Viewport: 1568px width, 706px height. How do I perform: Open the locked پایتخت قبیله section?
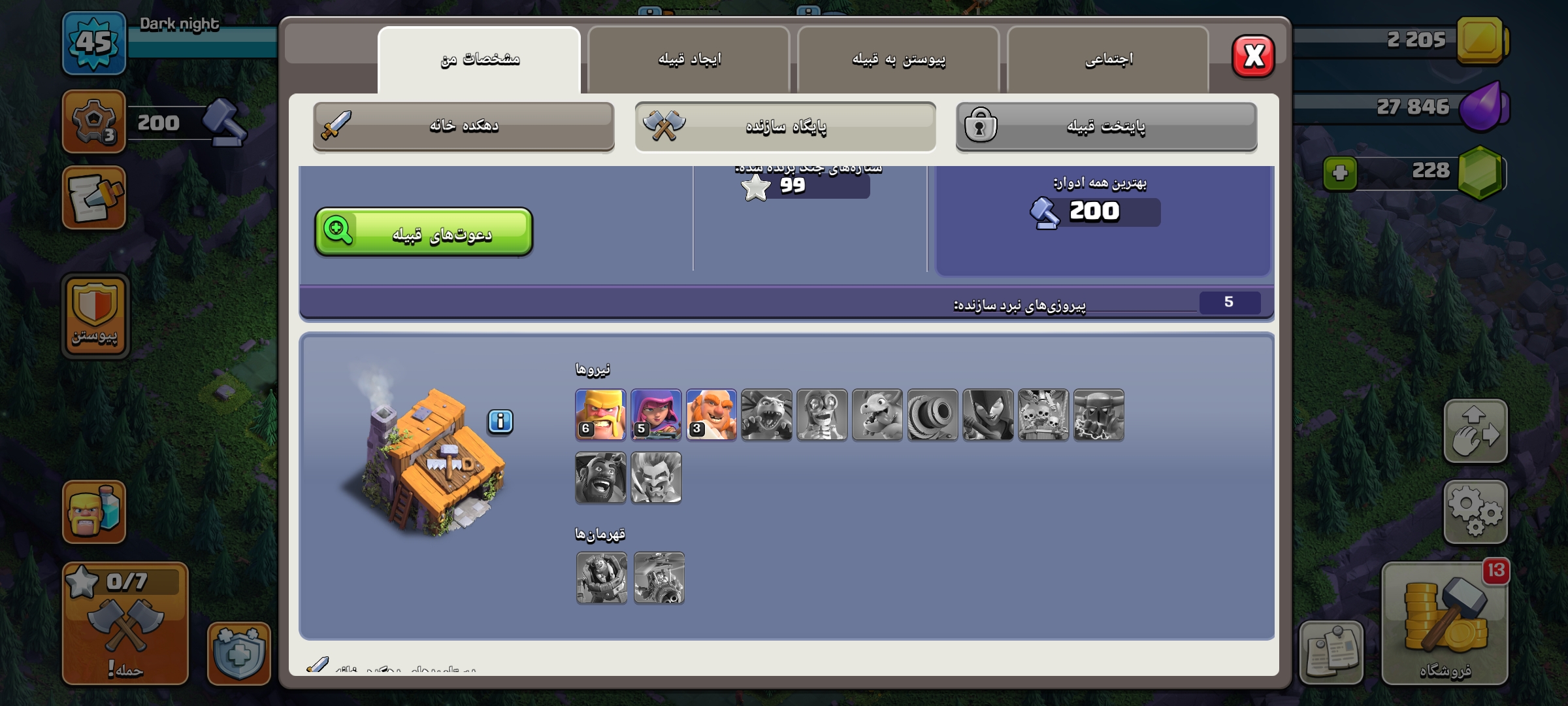(x=1106, y=126)
